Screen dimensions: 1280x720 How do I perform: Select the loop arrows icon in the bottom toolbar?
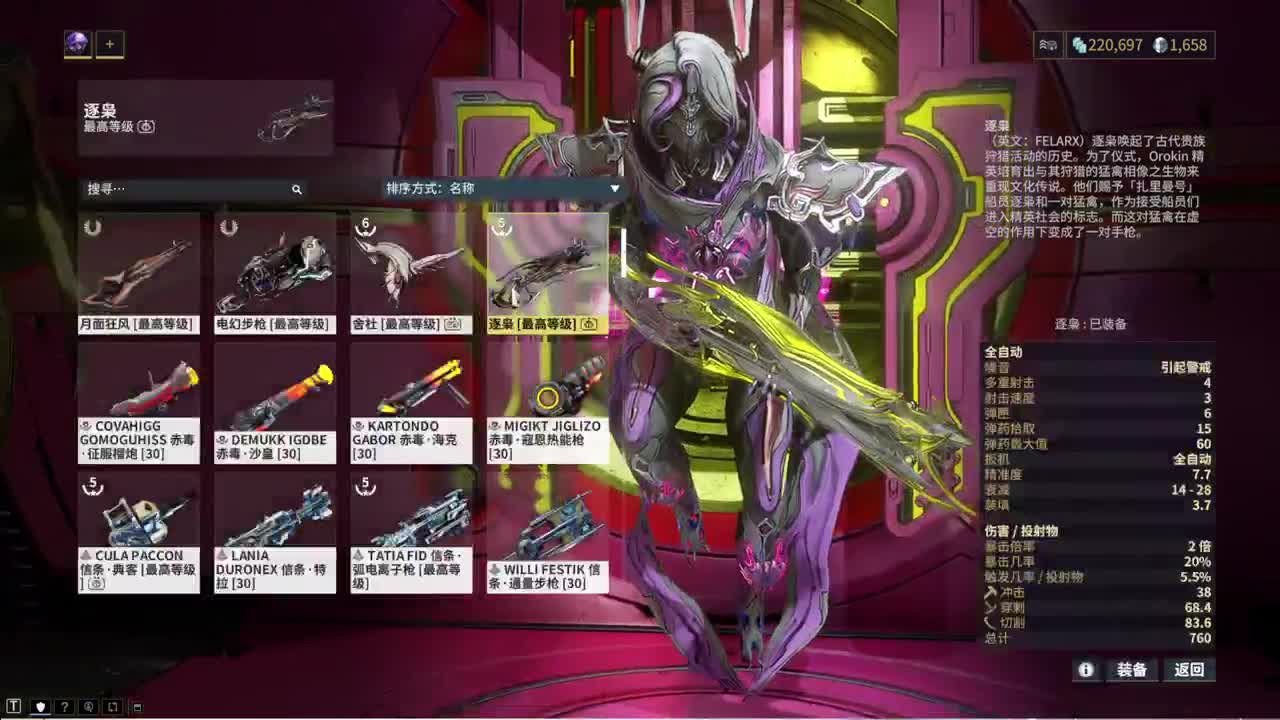click(113, 707)
